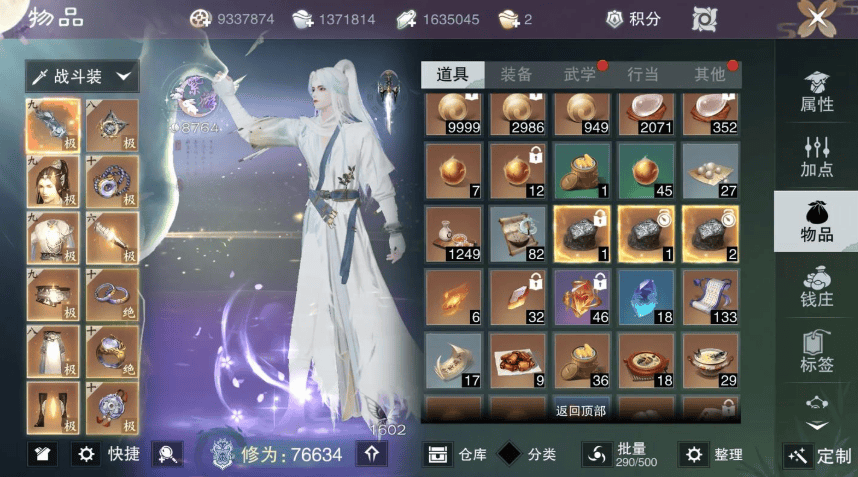Tap the 整理 organize button
Image resolution: width=858 pixels, height=477 pixels.
click(x=712, y=454)
